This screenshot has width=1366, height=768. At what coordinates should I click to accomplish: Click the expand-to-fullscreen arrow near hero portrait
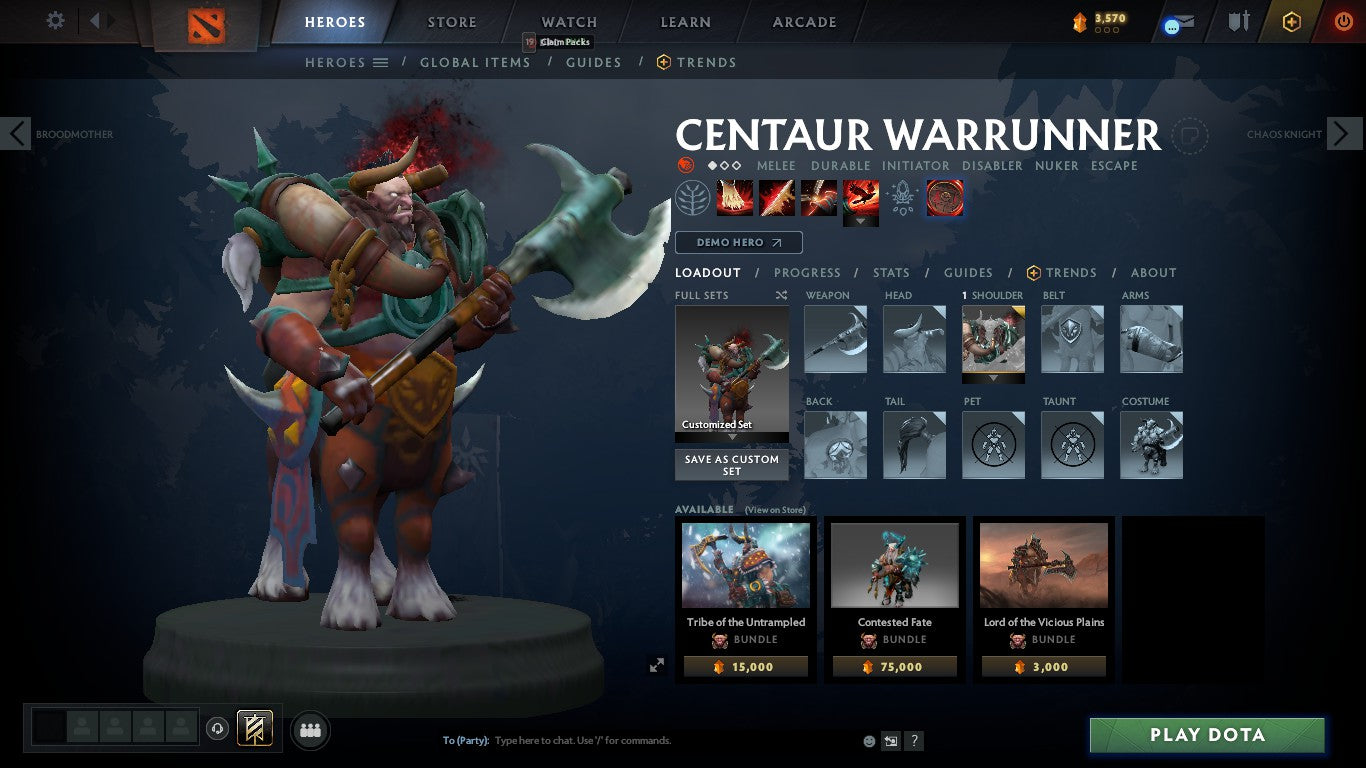tap(657, 663)
